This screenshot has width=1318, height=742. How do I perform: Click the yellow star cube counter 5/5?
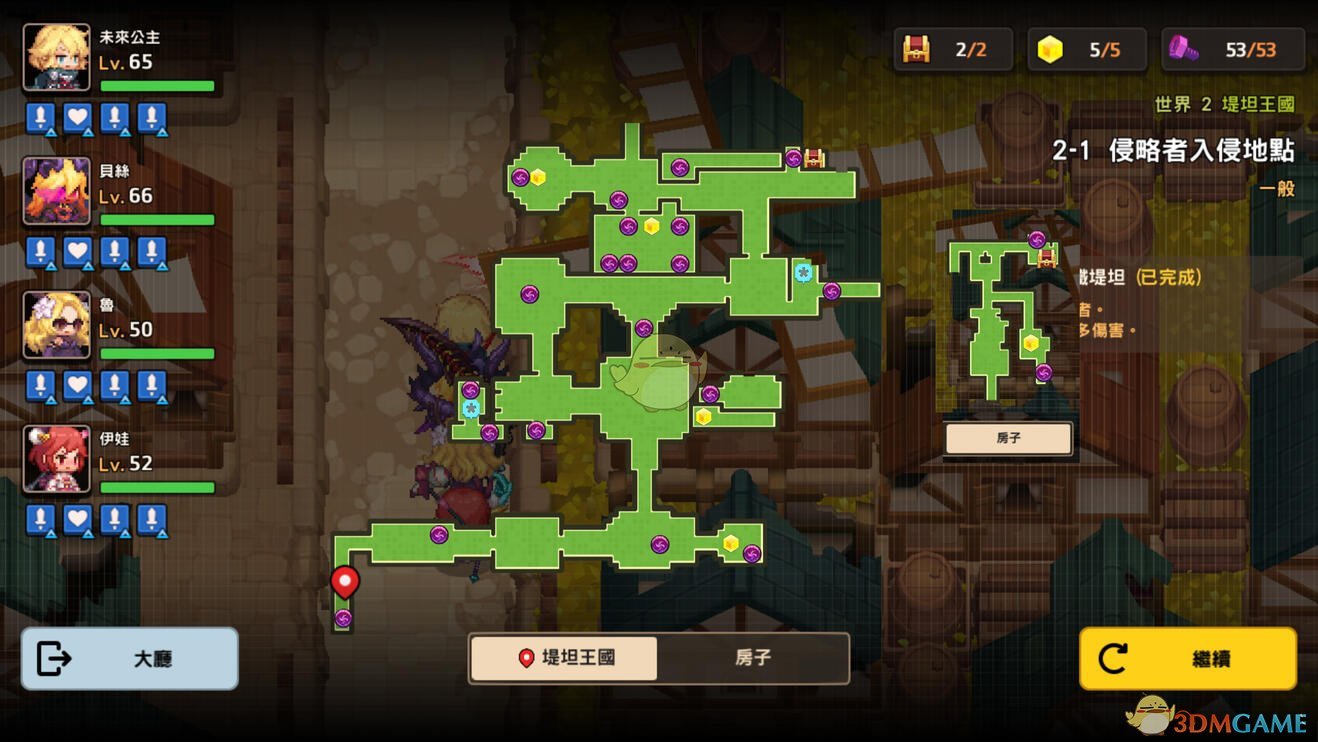pos(1087,50)
